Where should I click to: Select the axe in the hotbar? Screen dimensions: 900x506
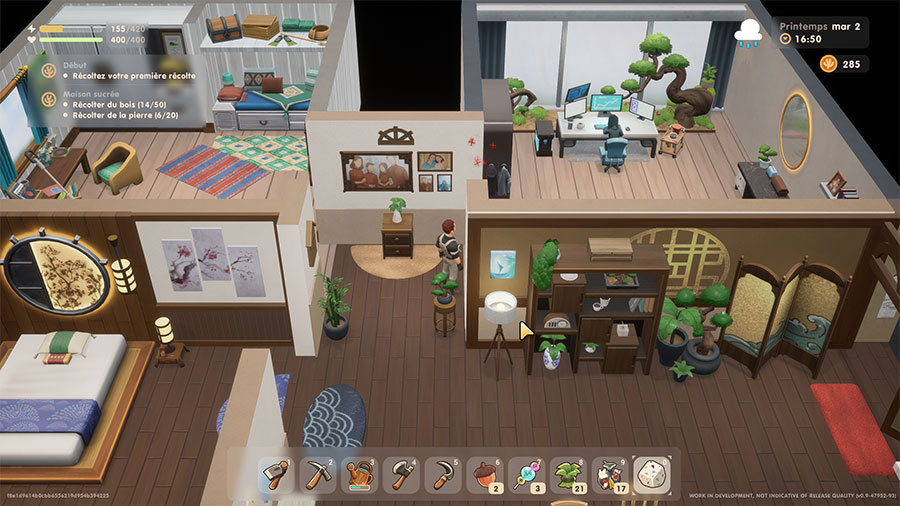(400, 473)
